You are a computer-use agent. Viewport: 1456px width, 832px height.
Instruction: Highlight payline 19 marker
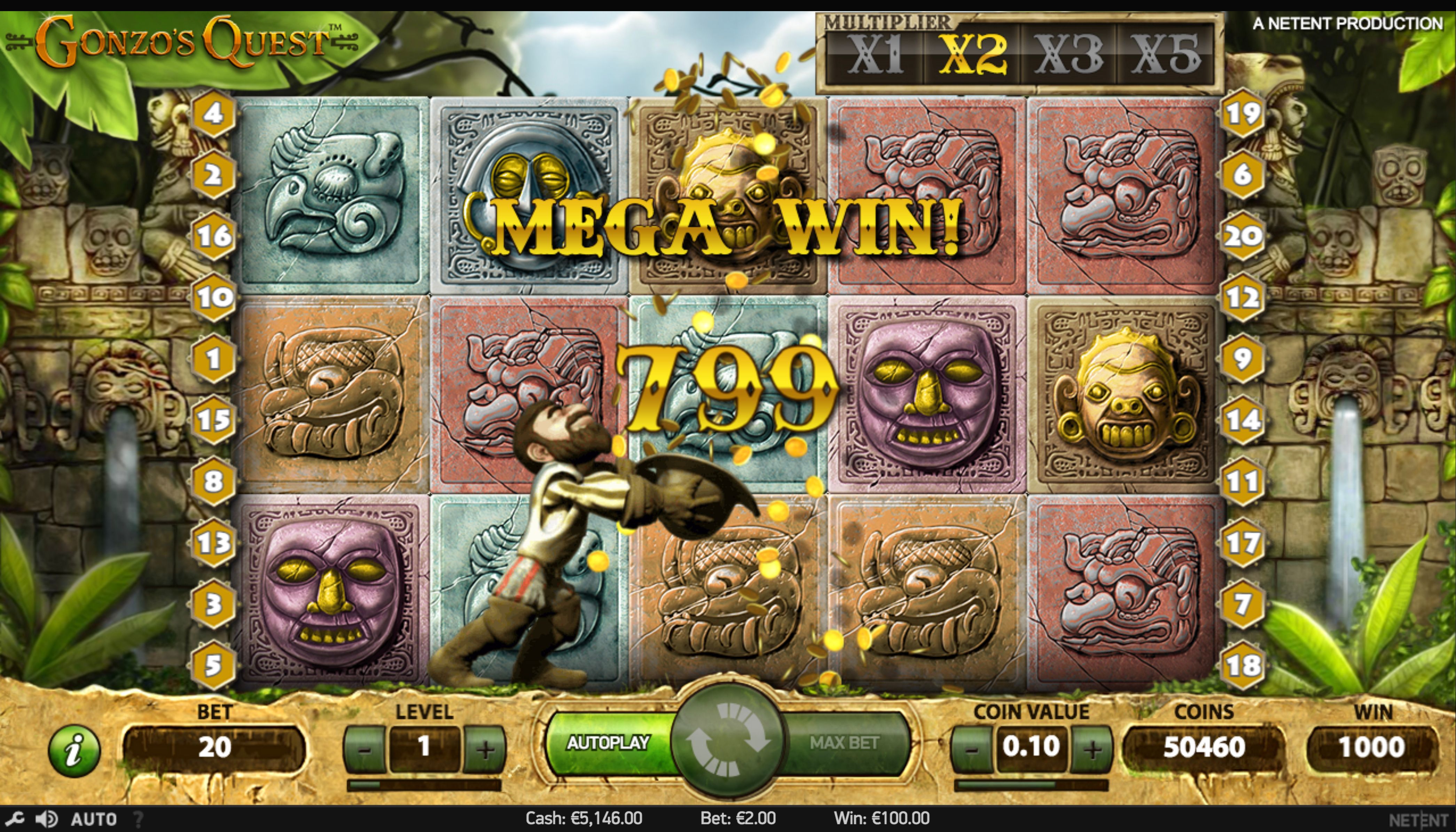pos(1242,113)
